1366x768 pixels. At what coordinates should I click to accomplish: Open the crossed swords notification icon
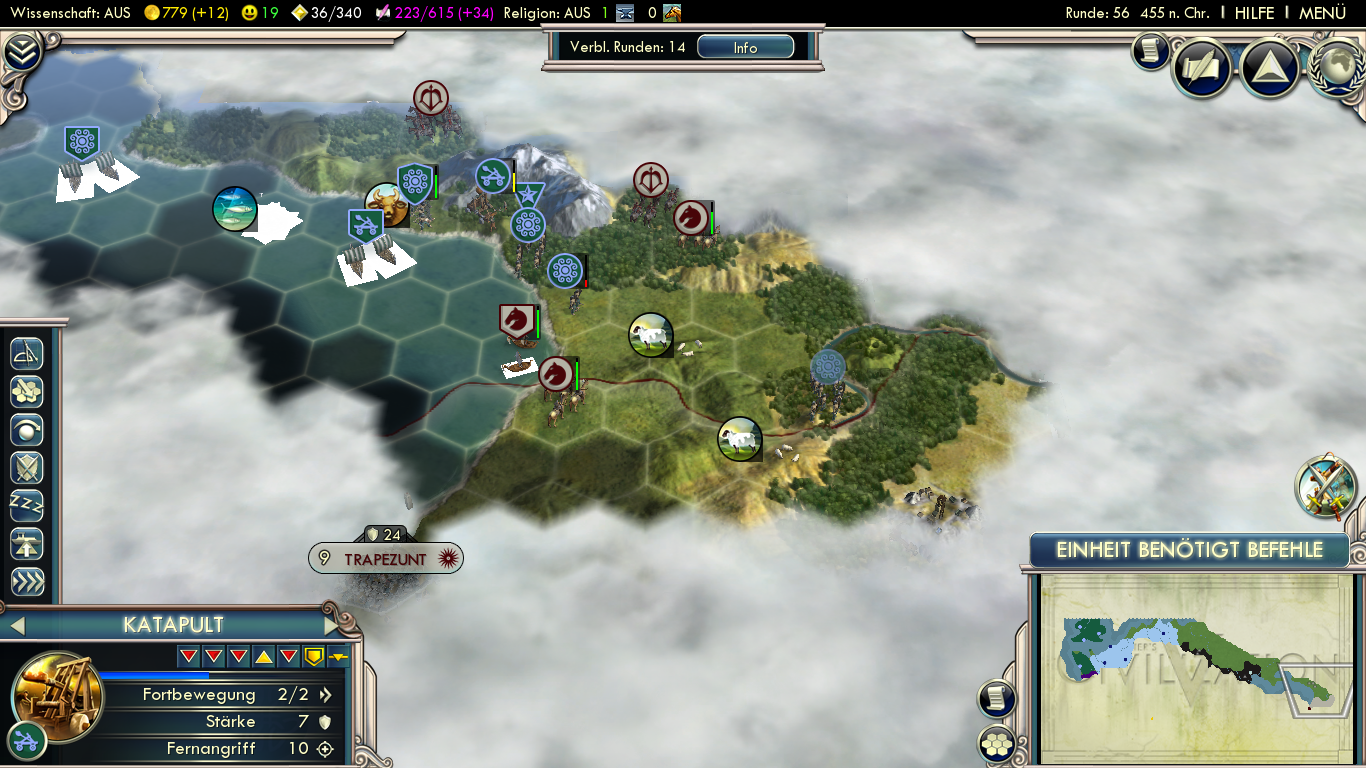click(1326, 486)
